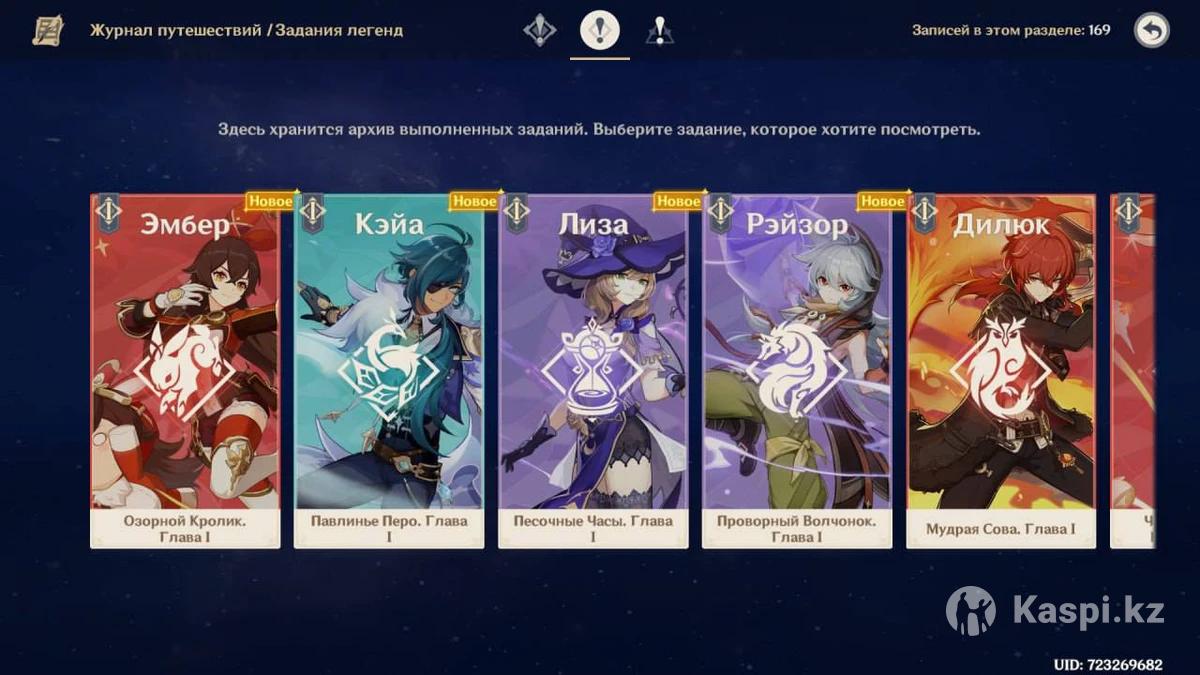This screenshot has height=675, width=1200.
Task: Go back with the return arrow button
Action: tap(1152, 31)
